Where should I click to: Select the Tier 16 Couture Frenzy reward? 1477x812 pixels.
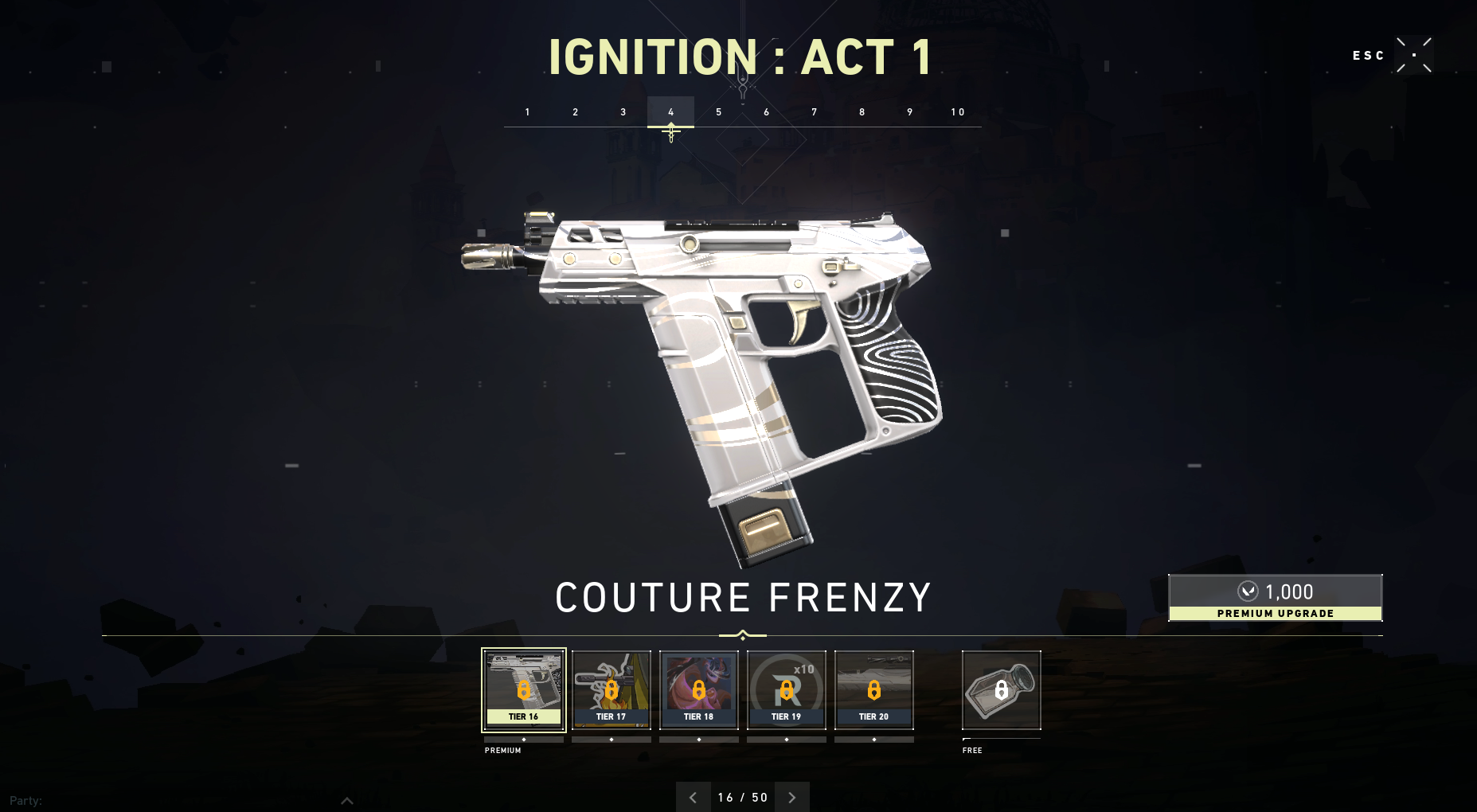point(524,689)
